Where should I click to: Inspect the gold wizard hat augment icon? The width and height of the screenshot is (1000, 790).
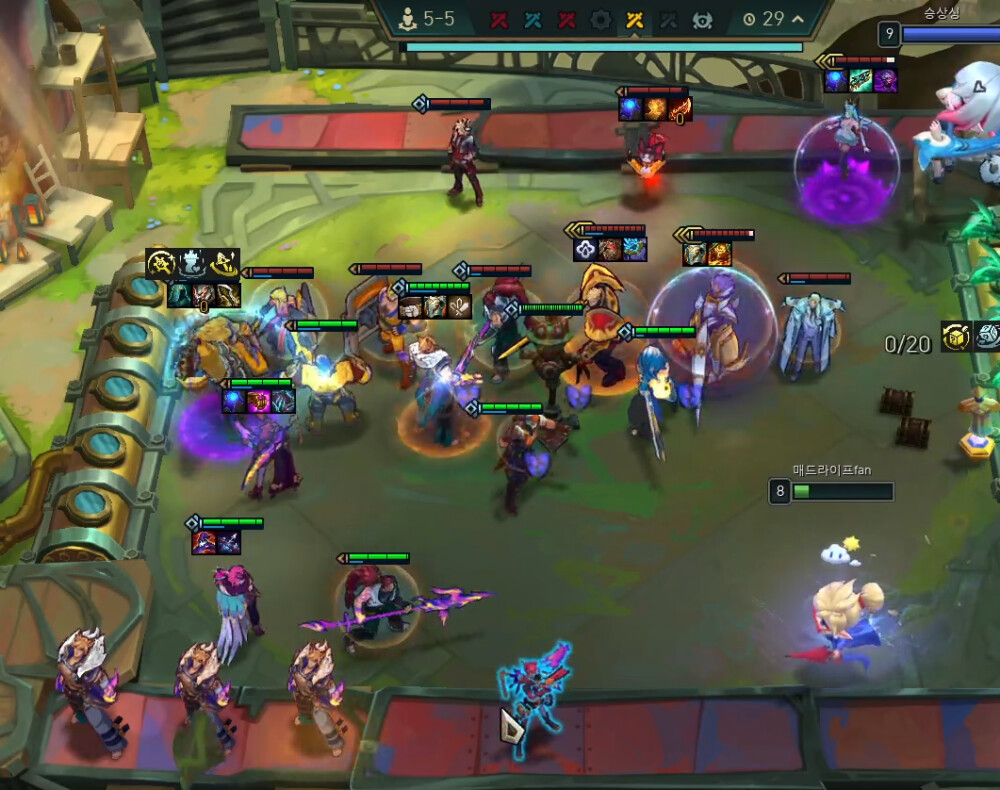point(226,264)
